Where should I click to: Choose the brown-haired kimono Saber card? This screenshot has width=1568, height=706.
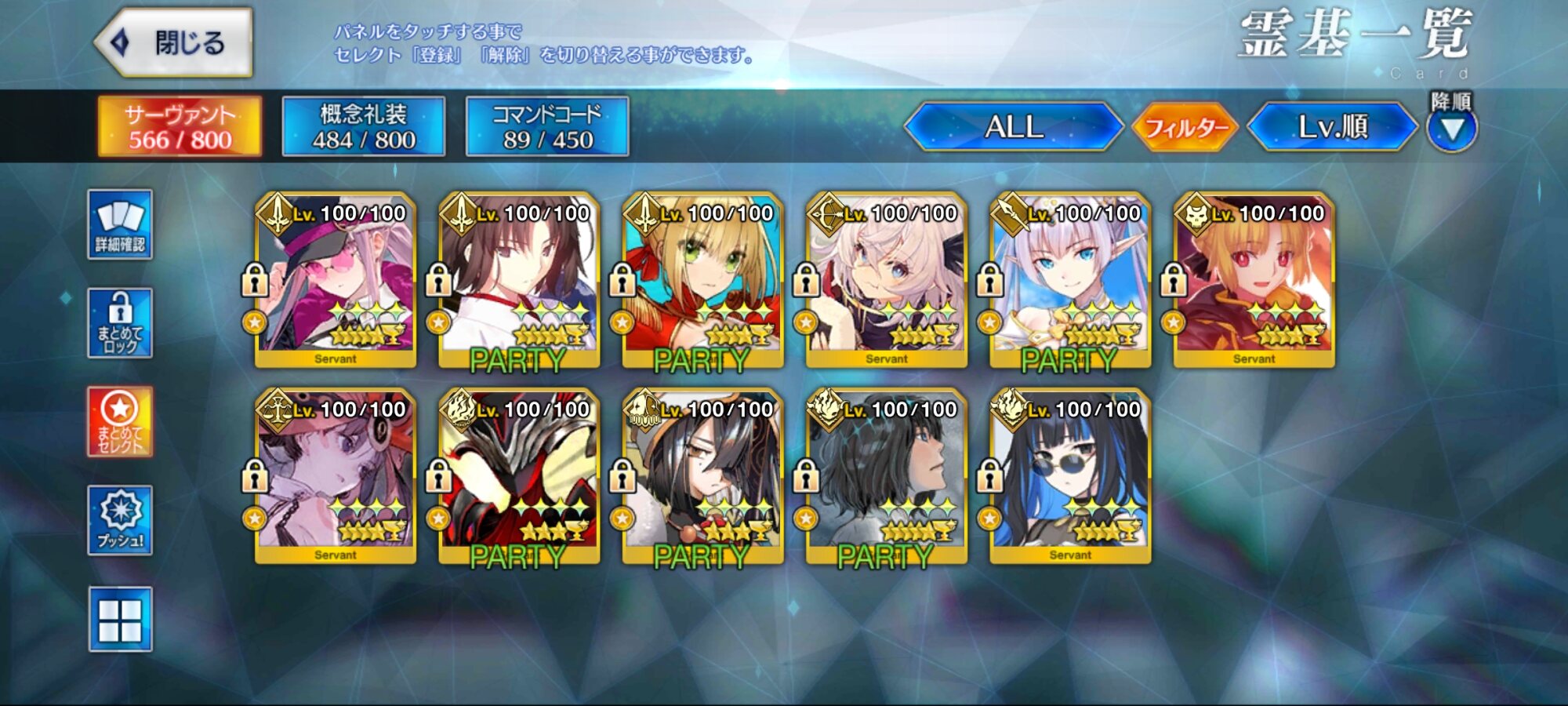tap(519, 280)
